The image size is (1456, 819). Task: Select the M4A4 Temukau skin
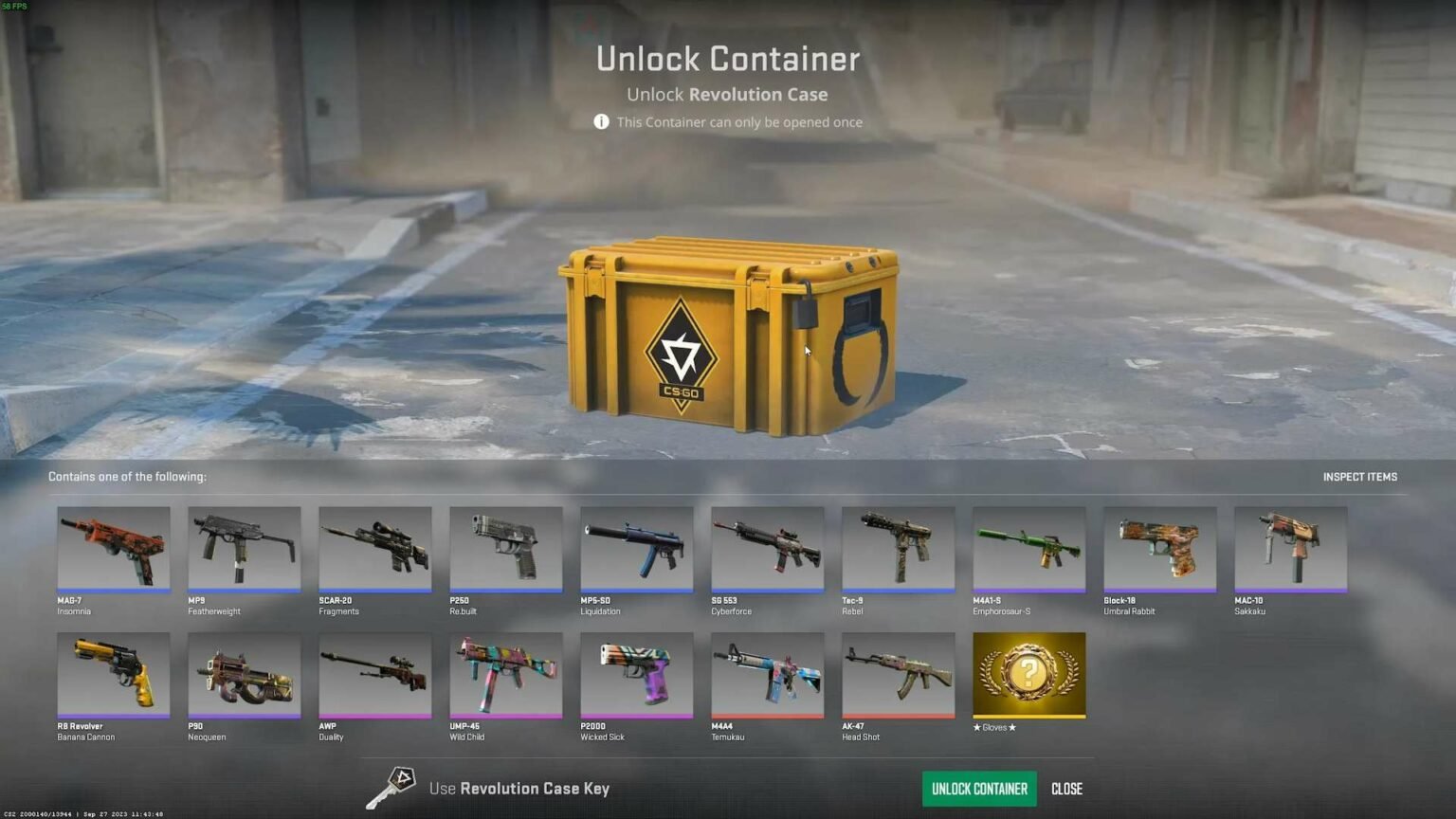[x=767, y=675]
